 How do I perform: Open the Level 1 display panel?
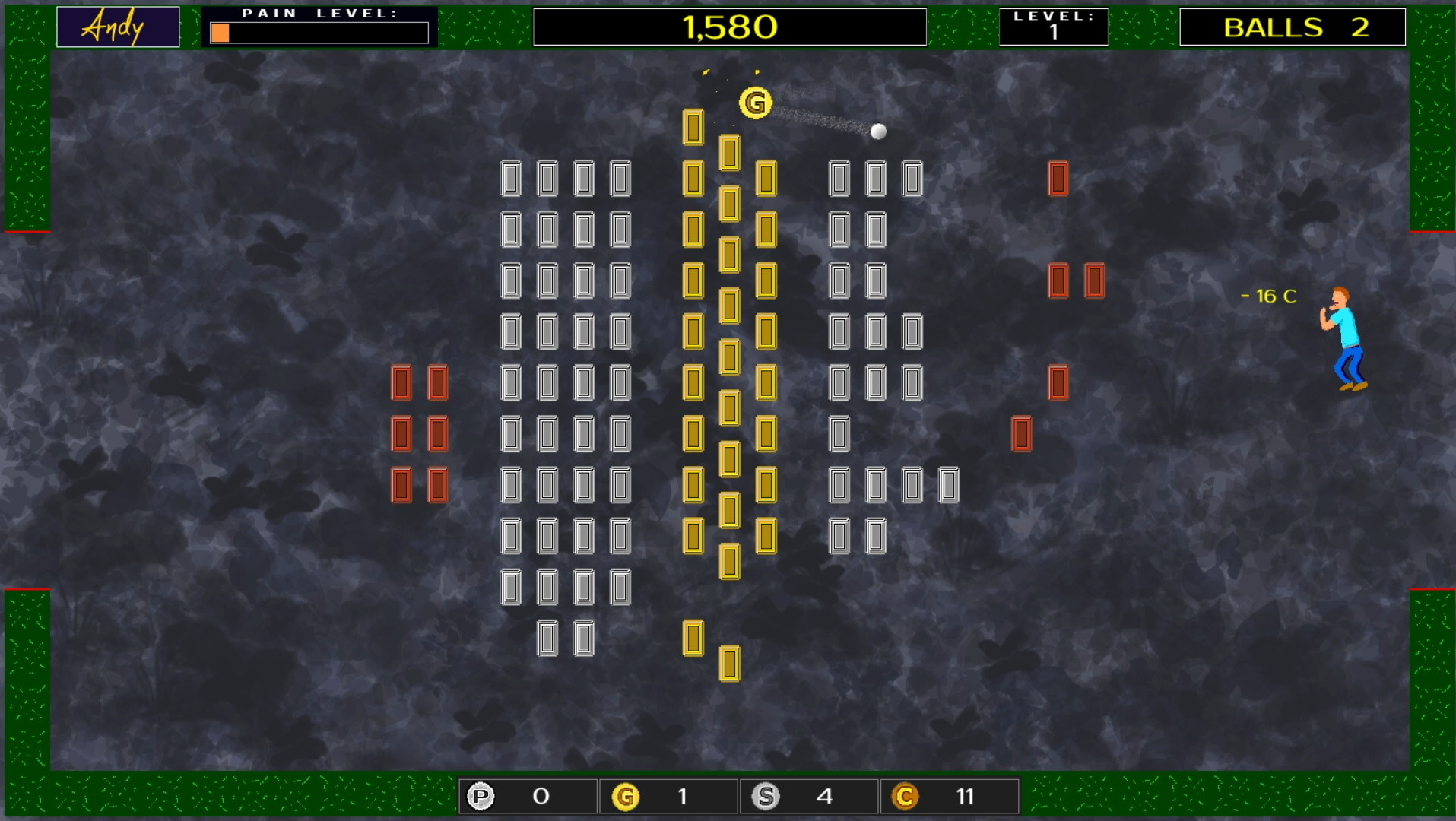(1054, 26)
